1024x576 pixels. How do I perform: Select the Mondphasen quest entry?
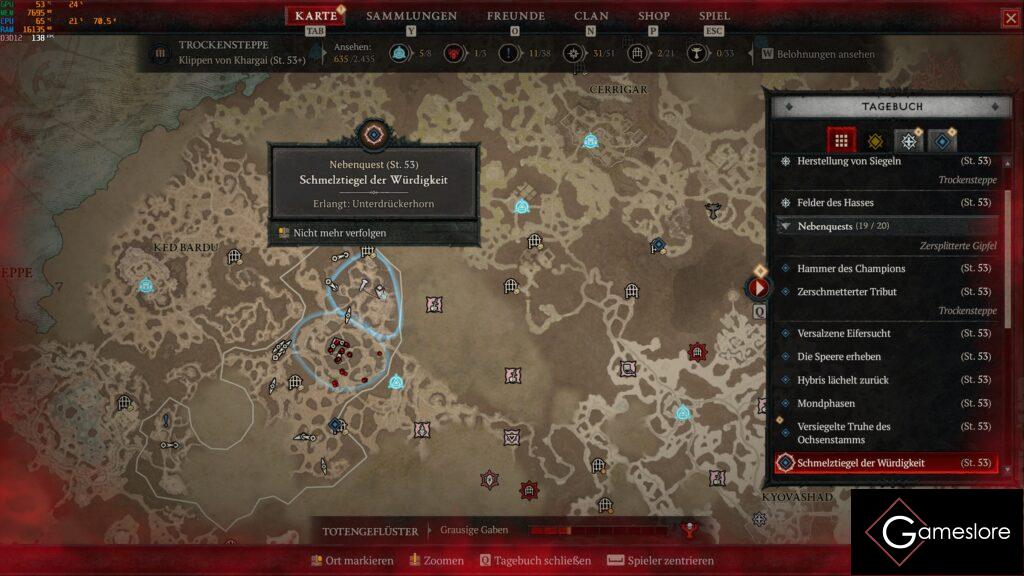coord(825,403)
